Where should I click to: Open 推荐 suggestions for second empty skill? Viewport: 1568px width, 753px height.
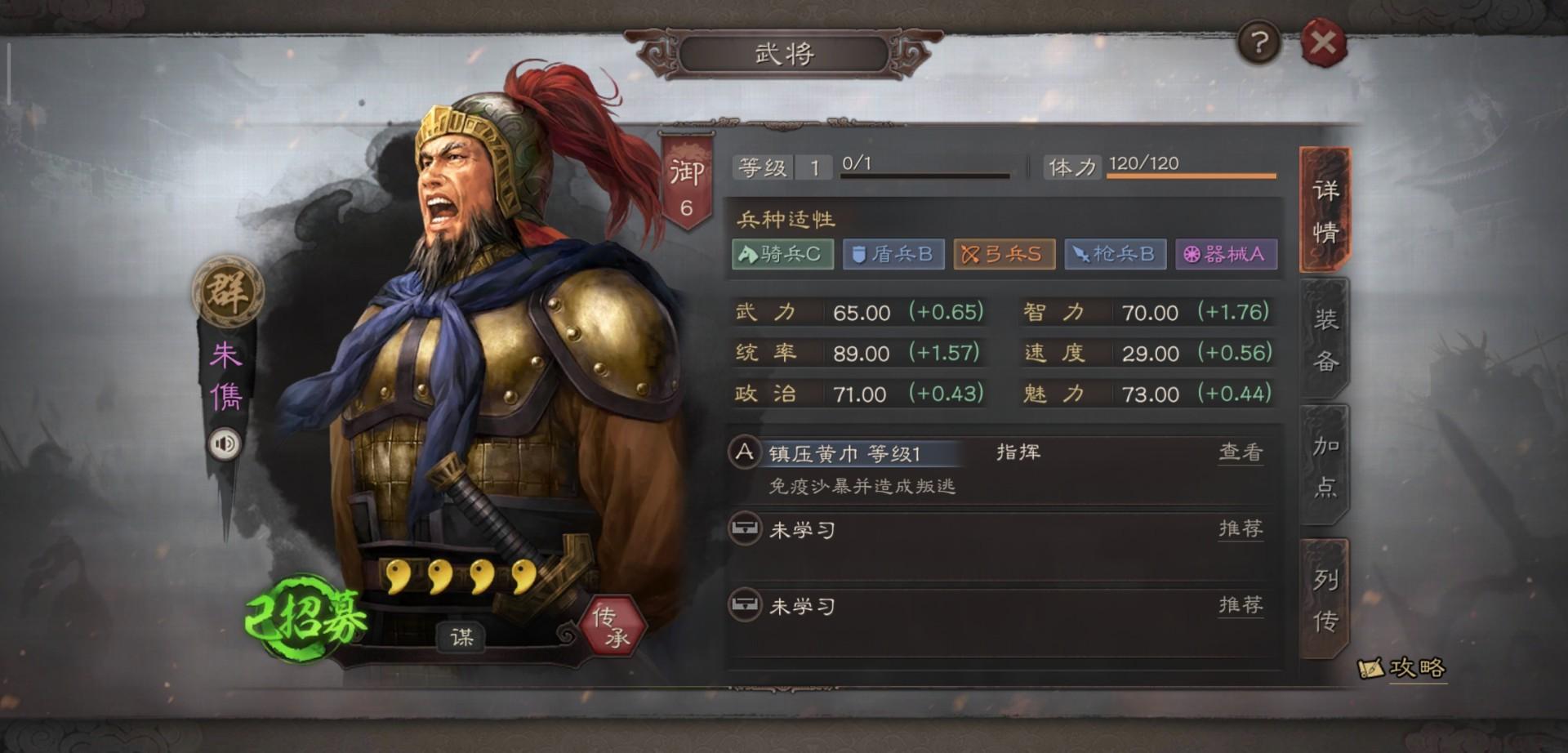click(x=1241, y=605)
